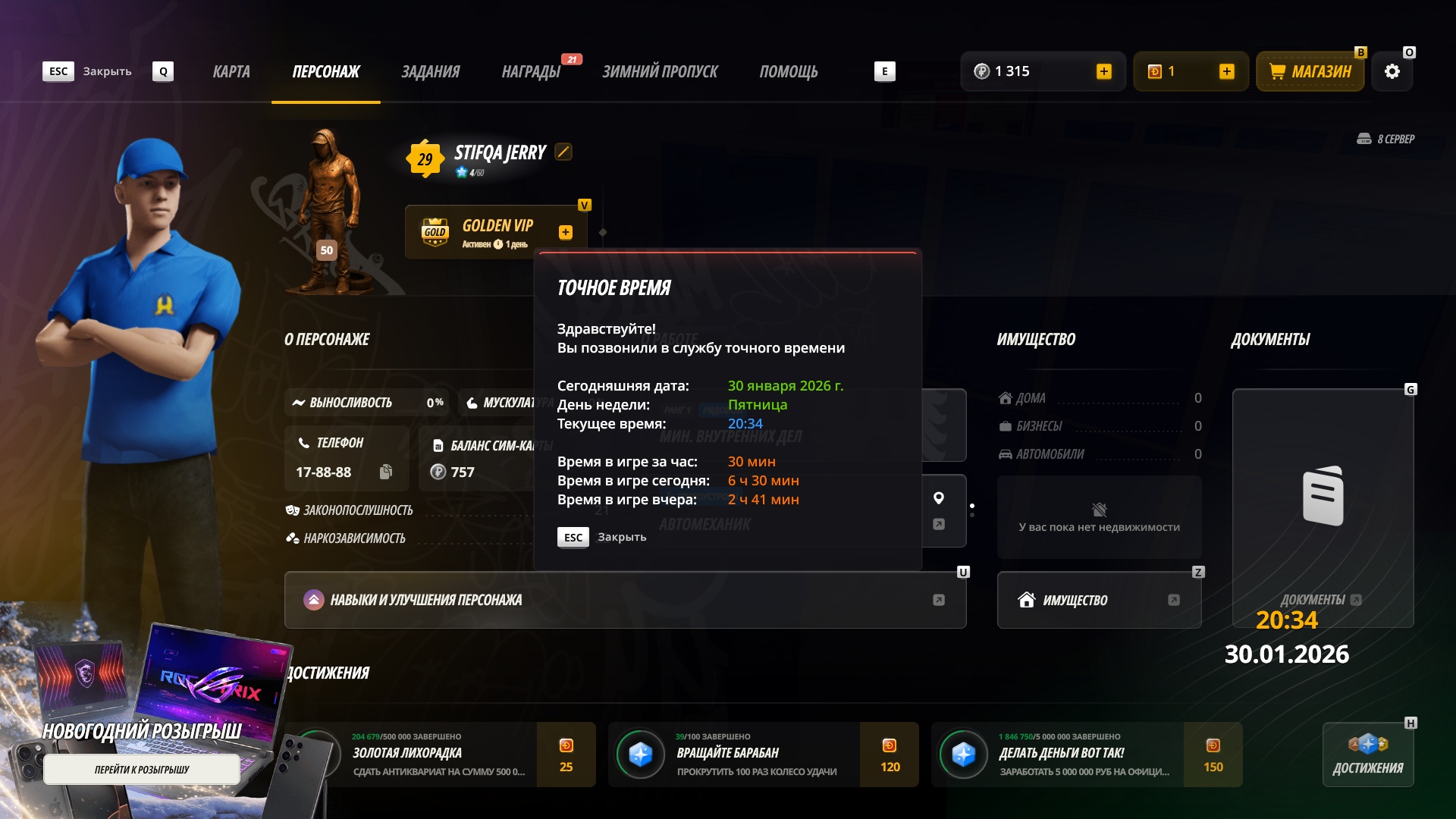
Task: Switch to the Карта tab
Action: [x=231, y=72]
